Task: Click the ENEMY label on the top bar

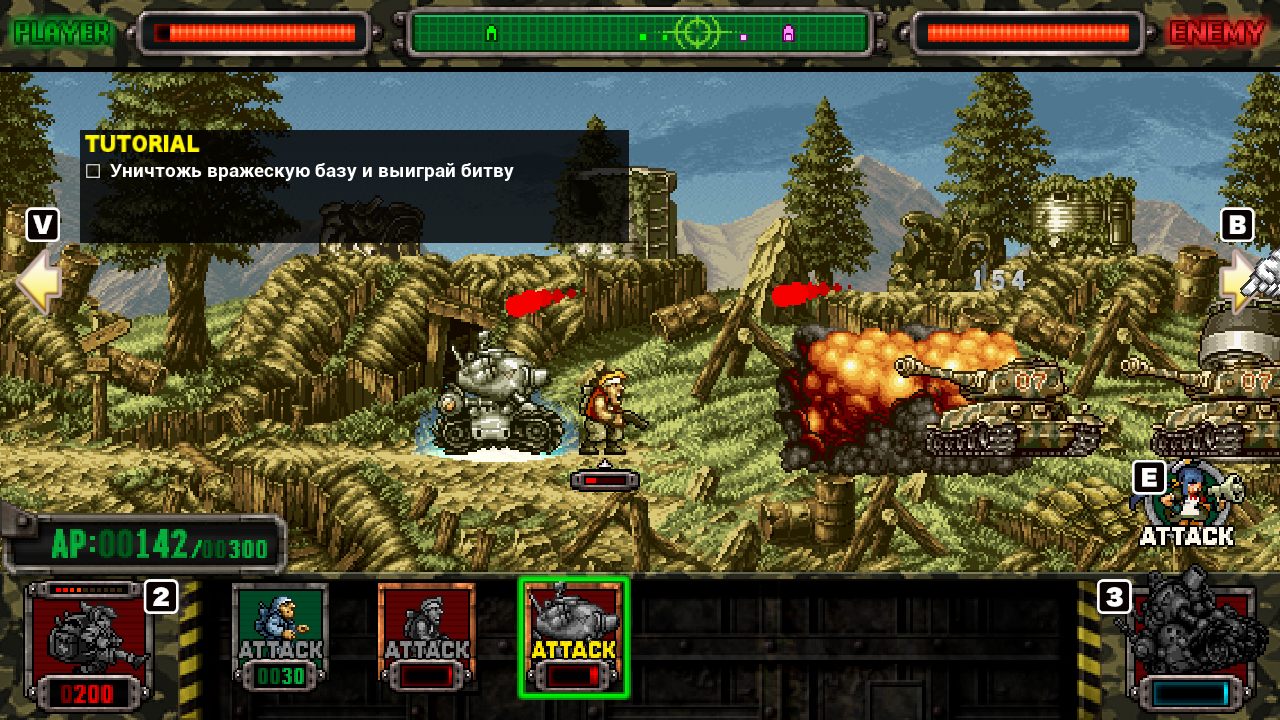Action: [1217, 31]
